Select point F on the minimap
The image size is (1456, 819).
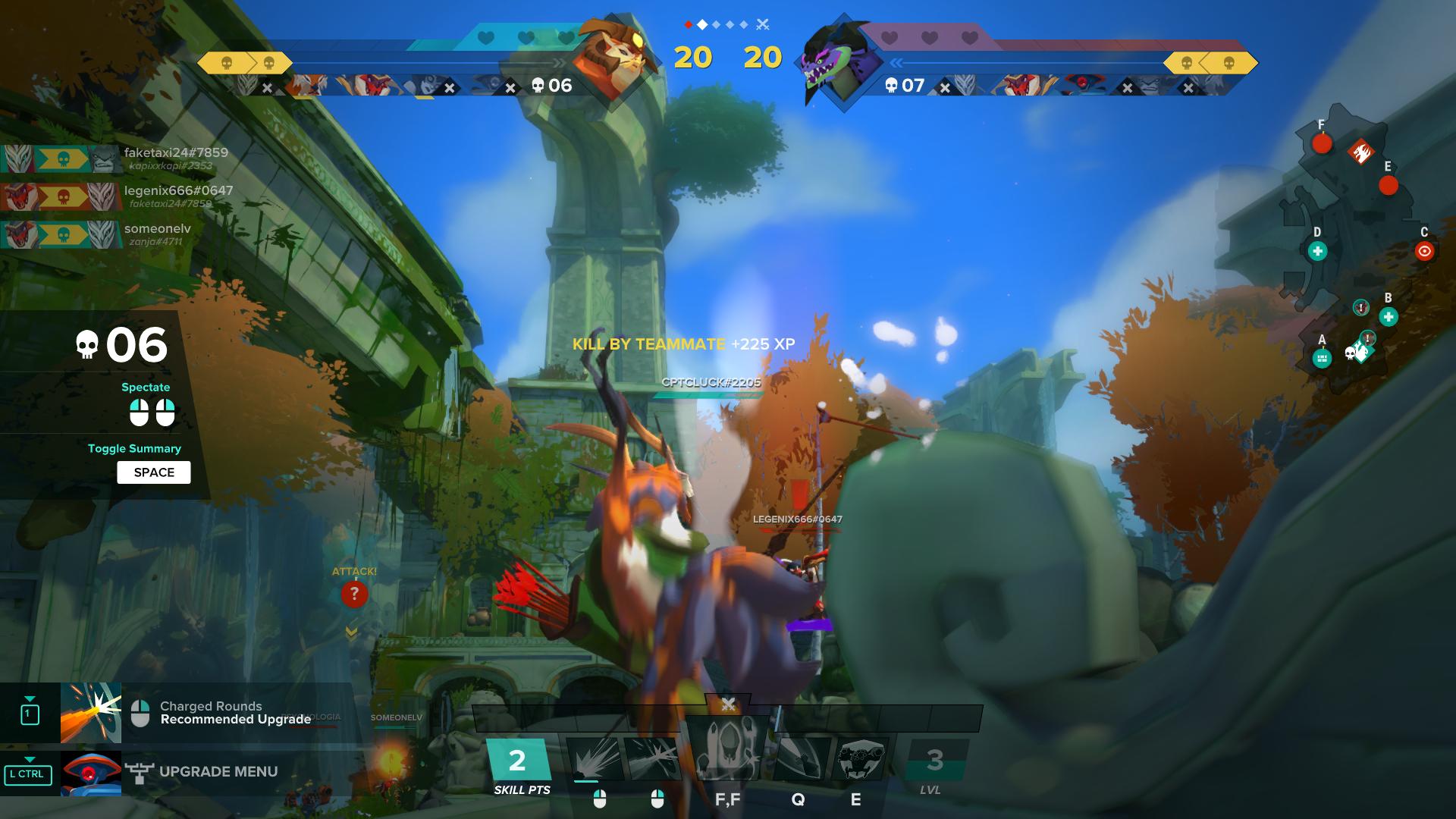click(x=1322, y=143)
